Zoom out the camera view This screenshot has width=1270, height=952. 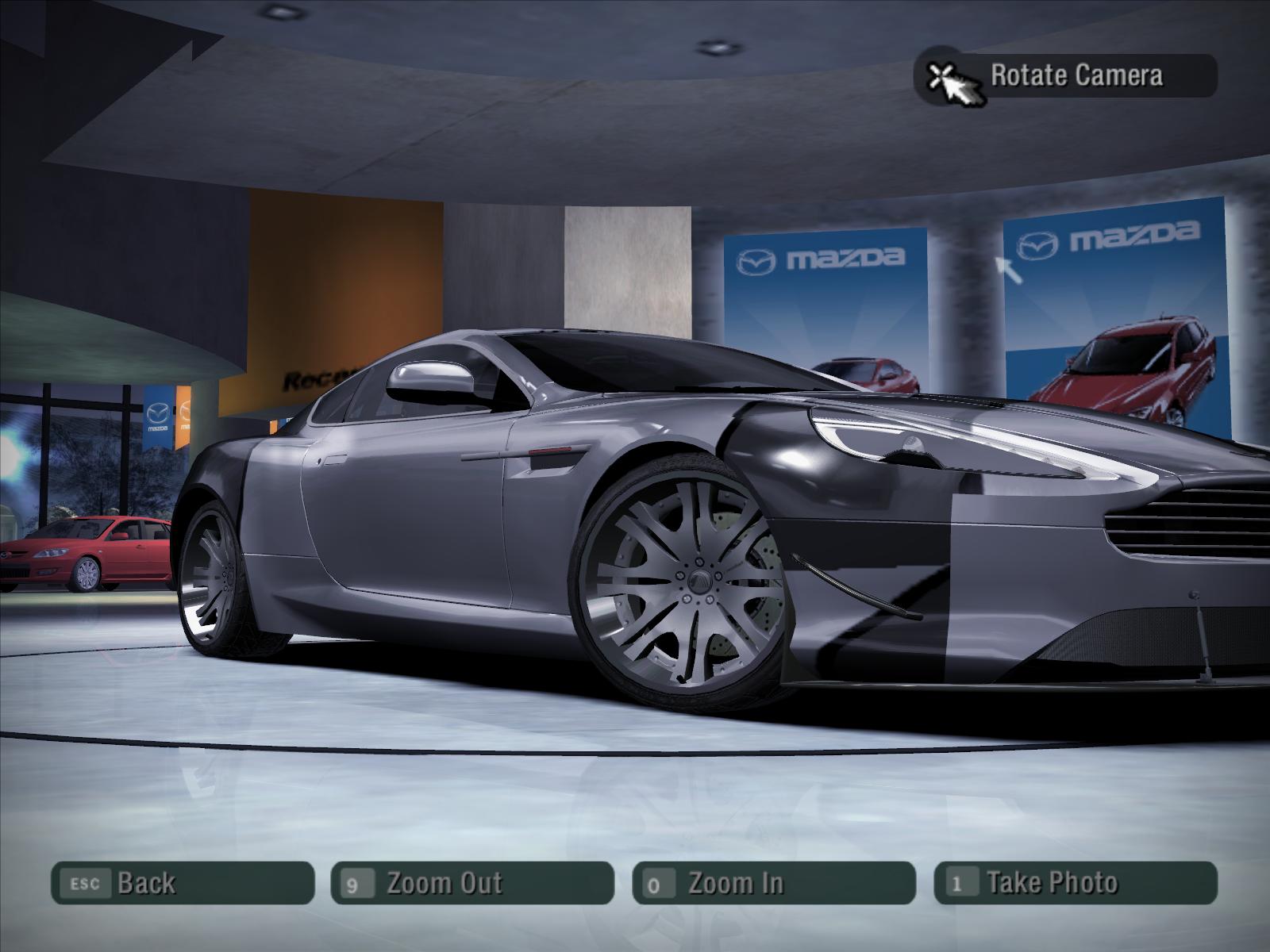pyautogui.click(x=471, y=883)
